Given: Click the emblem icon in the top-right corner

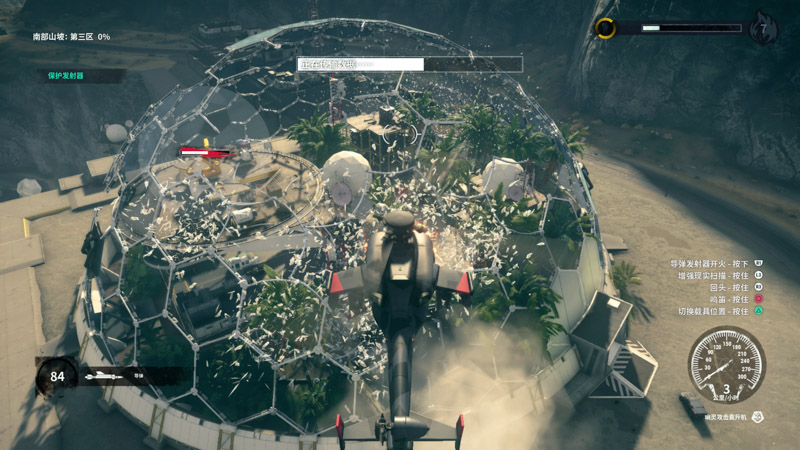Looking at the screenshot, I should click(x=763, y=29).
